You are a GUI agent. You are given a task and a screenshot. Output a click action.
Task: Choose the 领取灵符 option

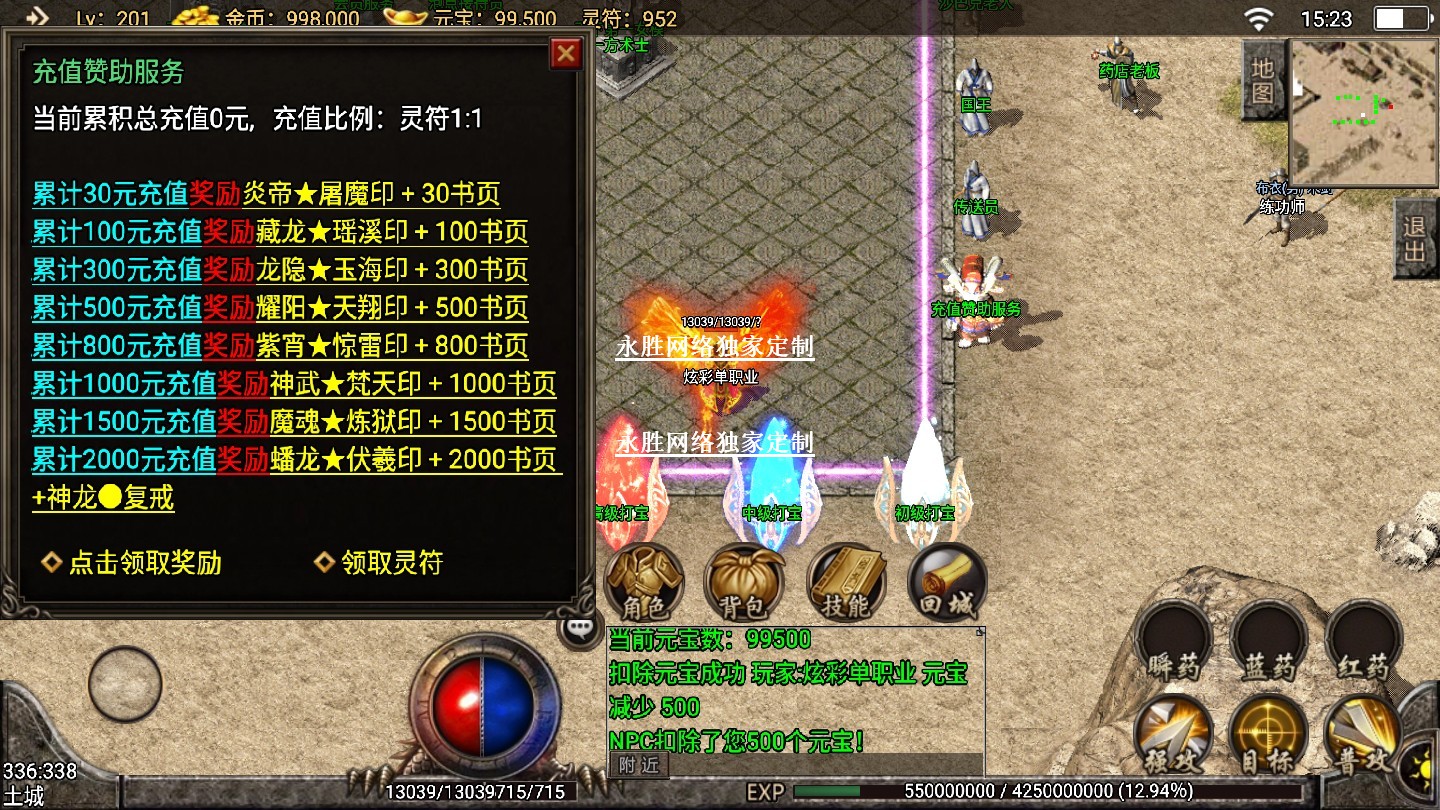pos(379,563)
